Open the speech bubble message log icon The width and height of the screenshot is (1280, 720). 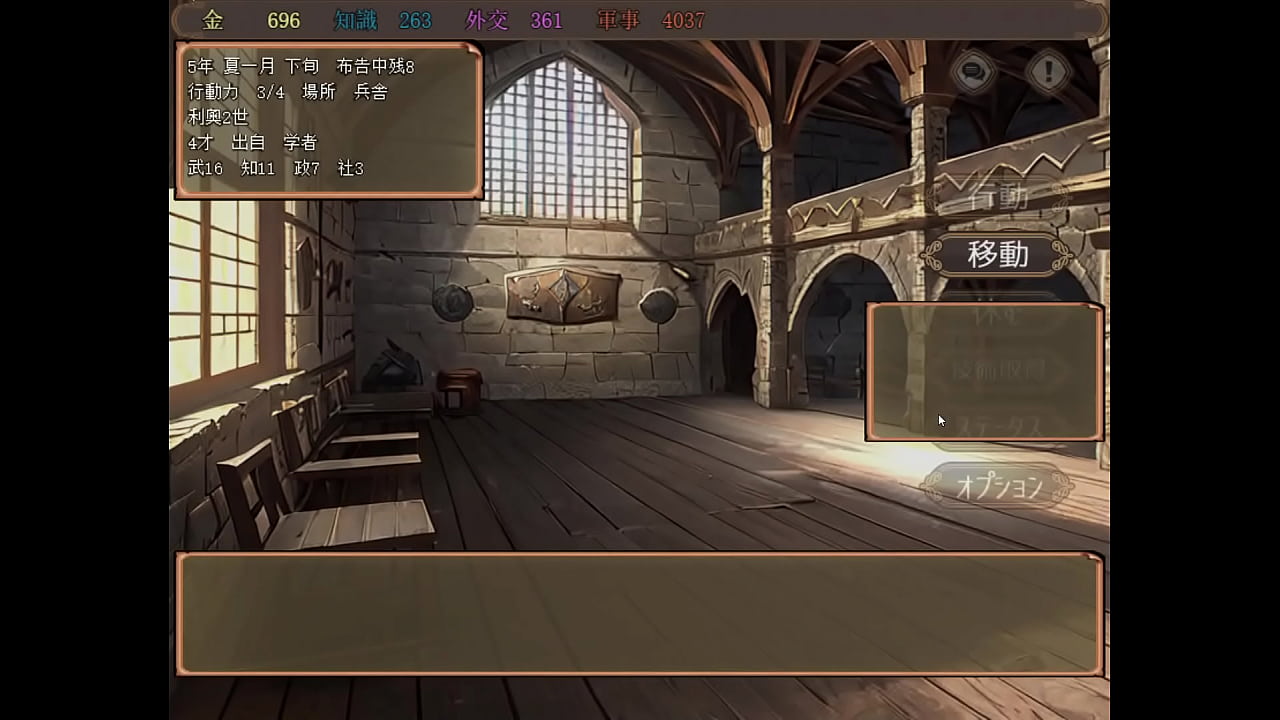[x=972, y=71]
